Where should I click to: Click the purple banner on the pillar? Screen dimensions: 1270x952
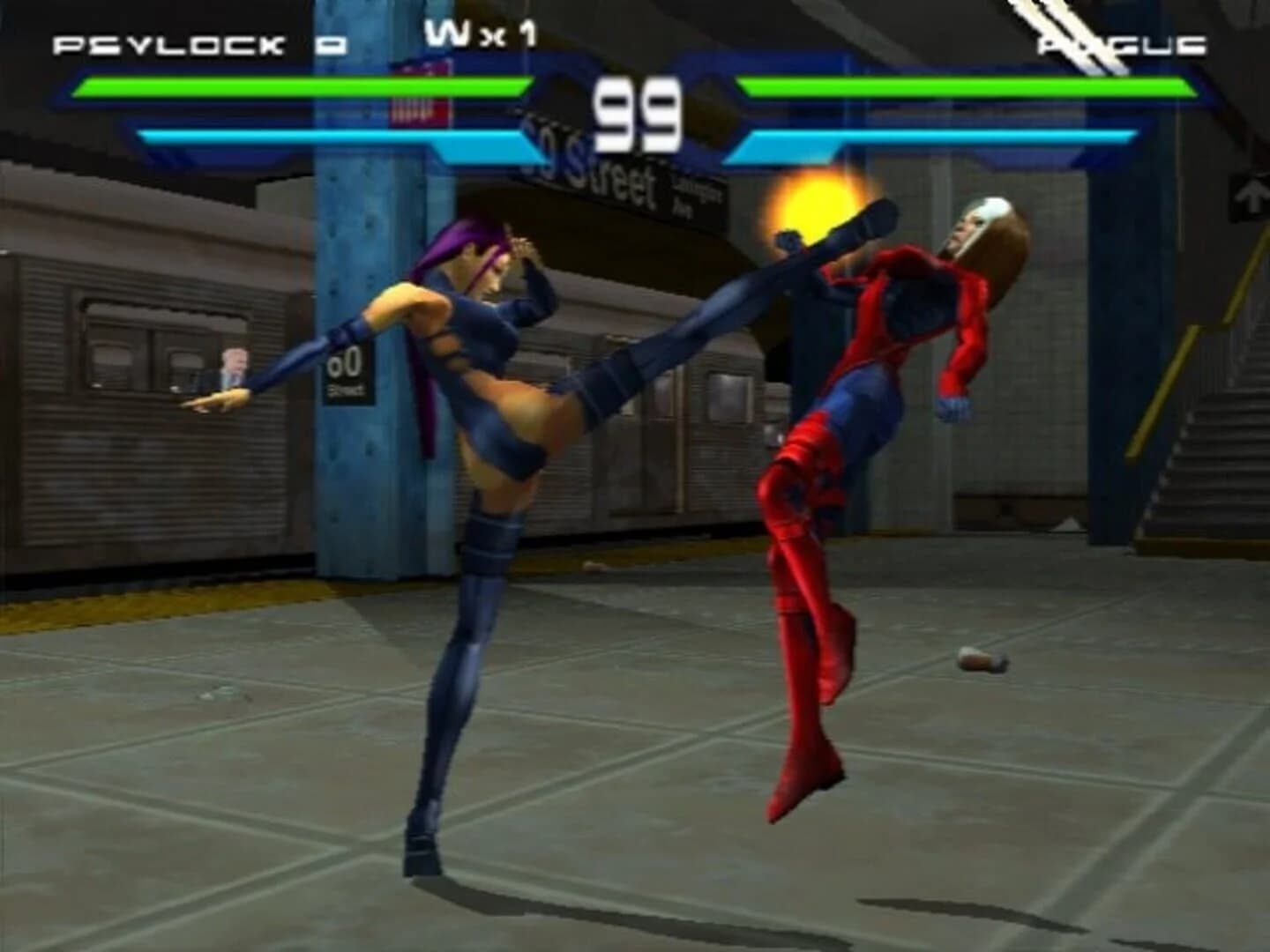(x=420, y=97)
